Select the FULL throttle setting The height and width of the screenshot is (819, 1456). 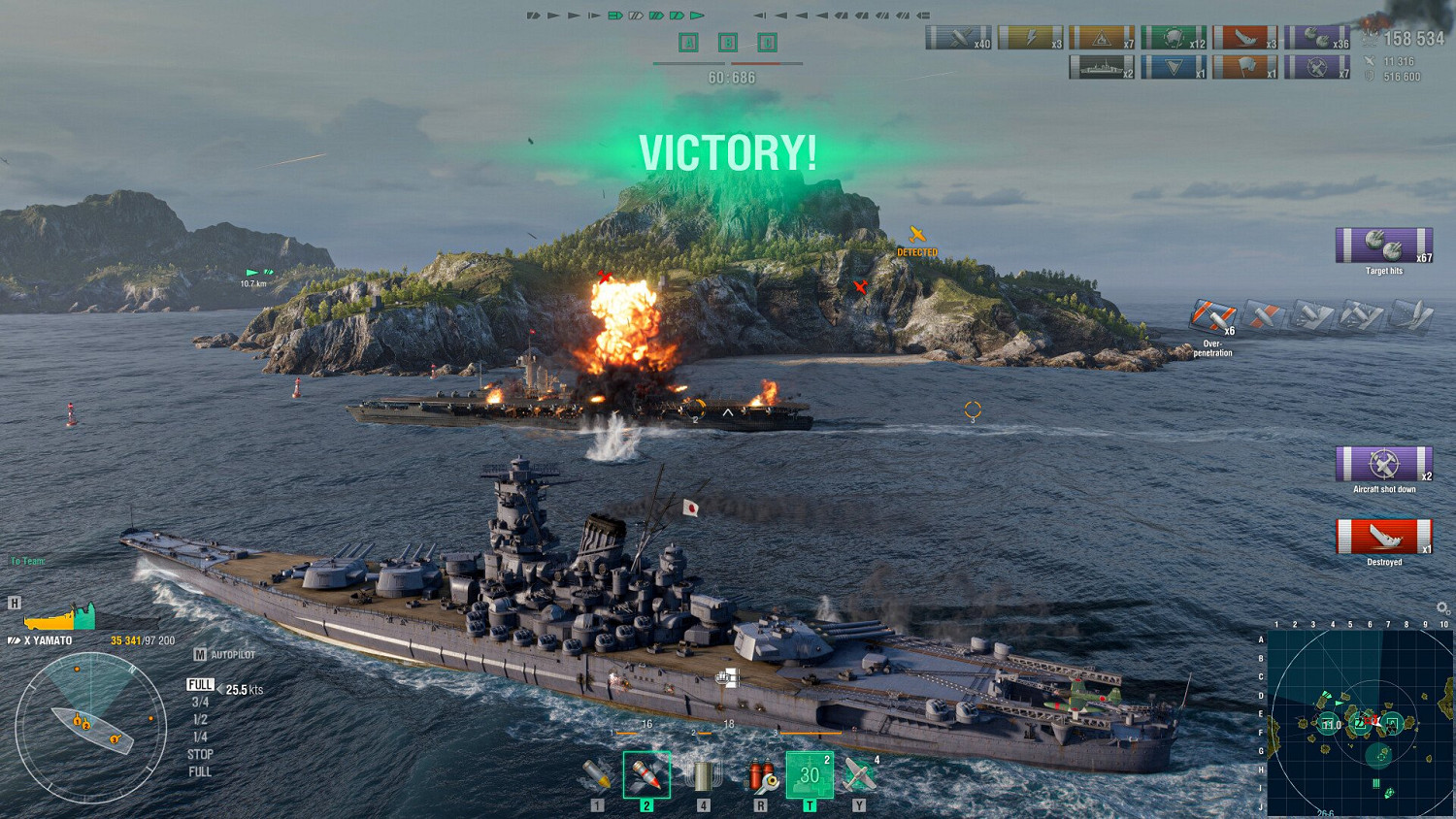[x=199, y=684]
